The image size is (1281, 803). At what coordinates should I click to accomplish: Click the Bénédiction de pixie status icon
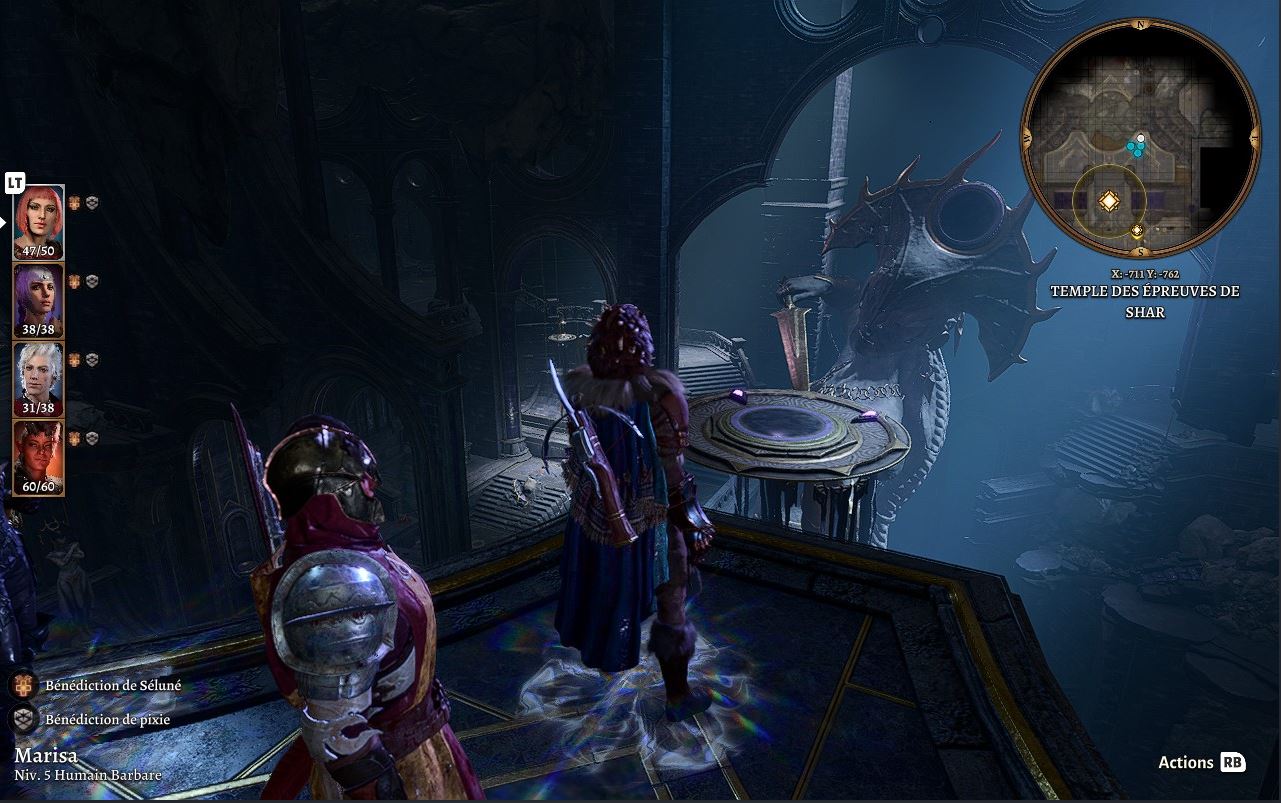25,719
